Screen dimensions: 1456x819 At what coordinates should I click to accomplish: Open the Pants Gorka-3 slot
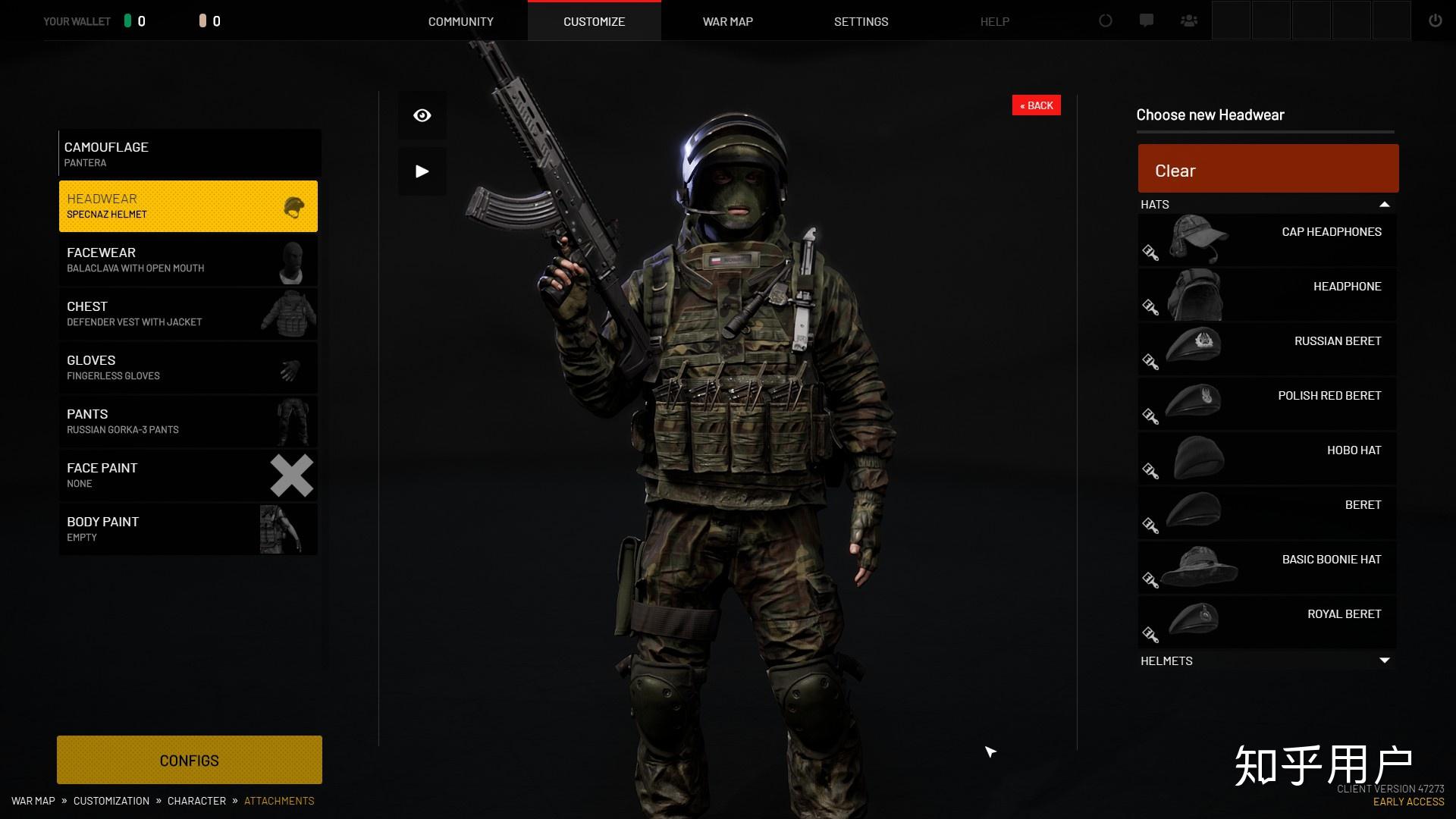point(188,422)
